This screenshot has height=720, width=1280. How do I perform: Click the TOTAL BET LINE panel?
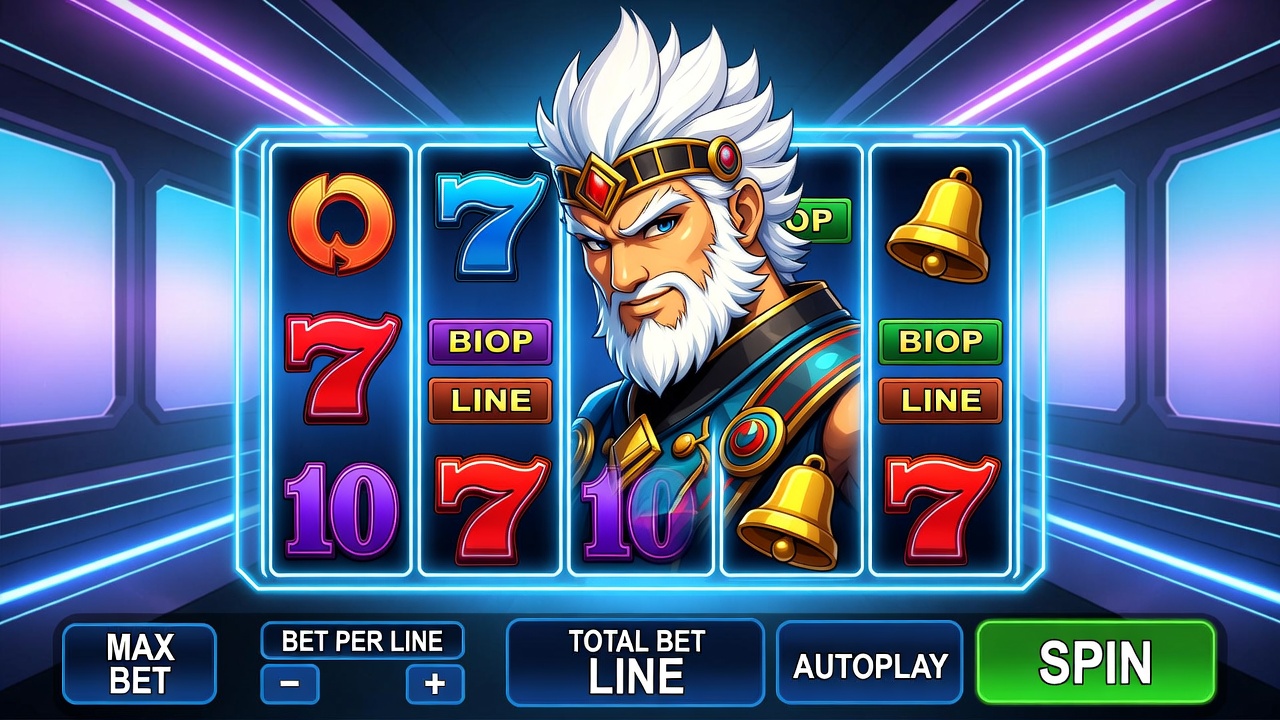(635, 662)
